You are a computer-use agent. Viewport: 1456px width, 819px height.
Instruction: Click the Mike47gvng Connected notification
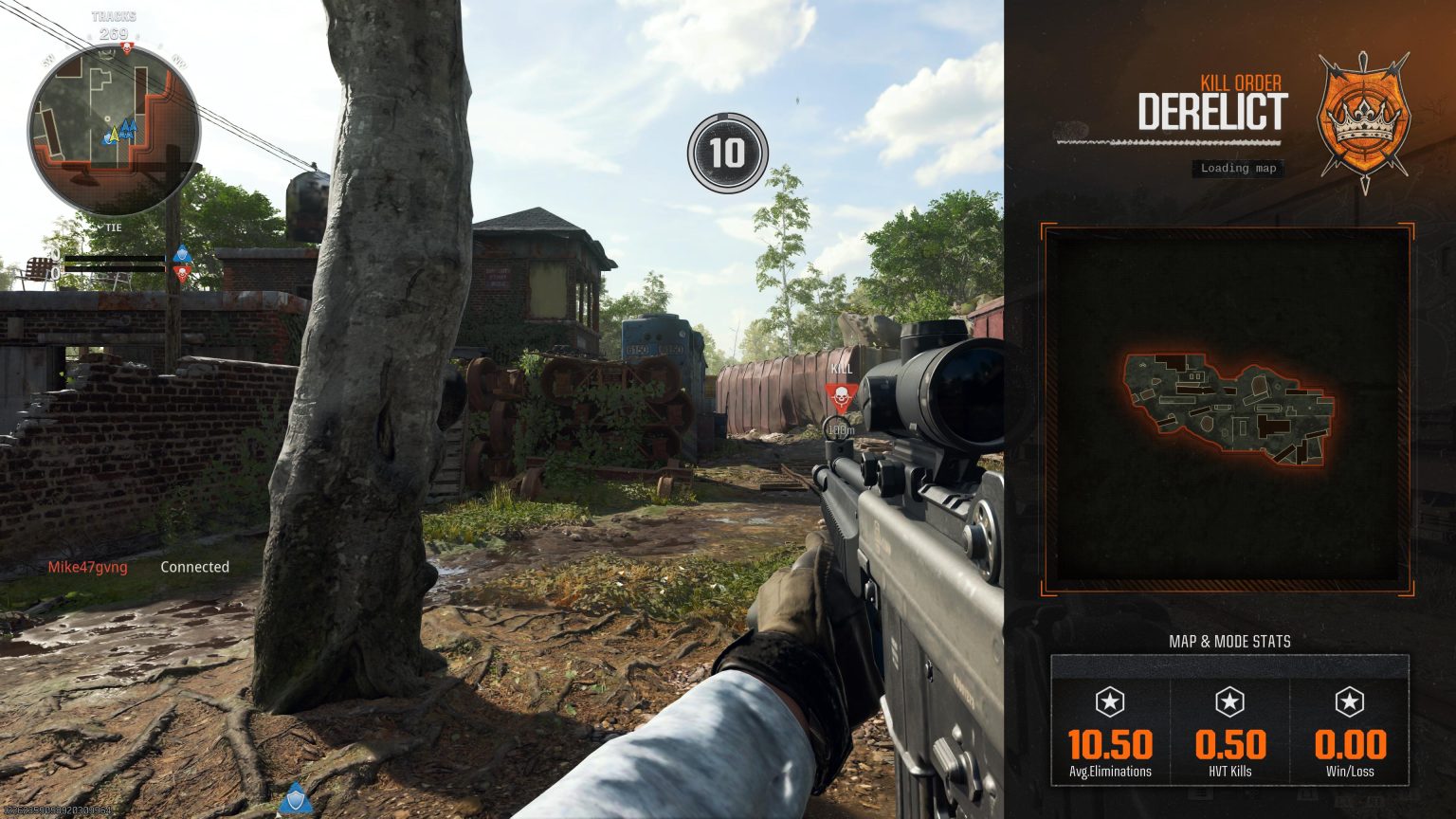coord(138,567)
